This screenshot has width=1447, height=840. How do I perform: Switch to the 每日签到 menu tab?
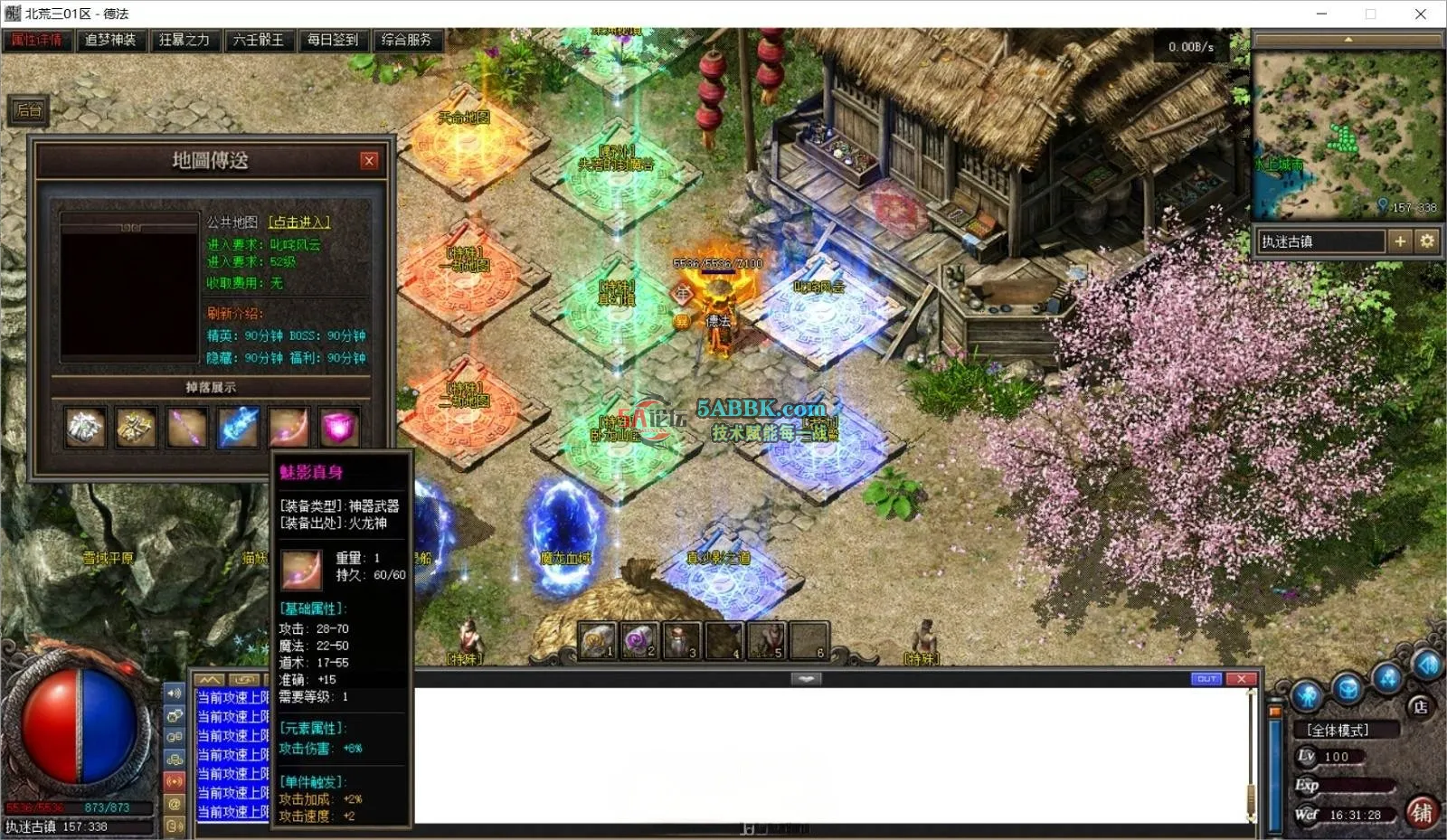335,41
